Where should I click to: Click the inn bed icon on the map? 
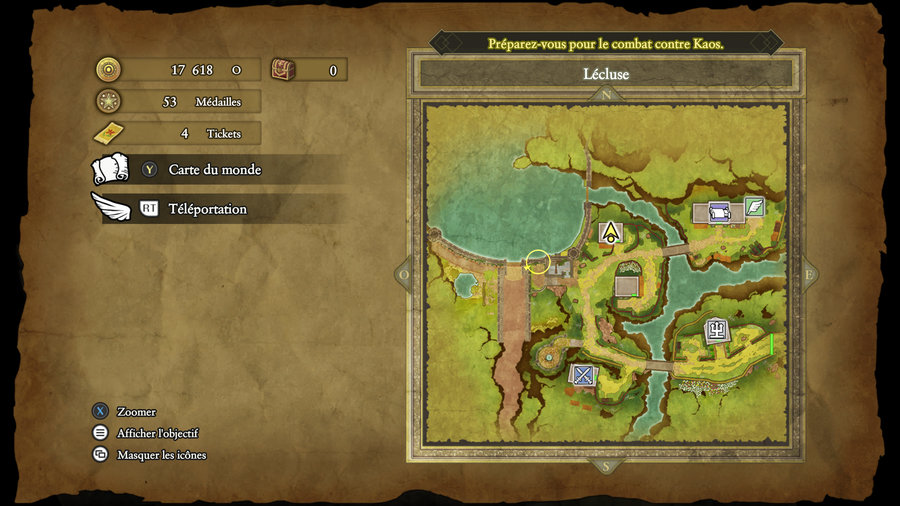[719, 212]
